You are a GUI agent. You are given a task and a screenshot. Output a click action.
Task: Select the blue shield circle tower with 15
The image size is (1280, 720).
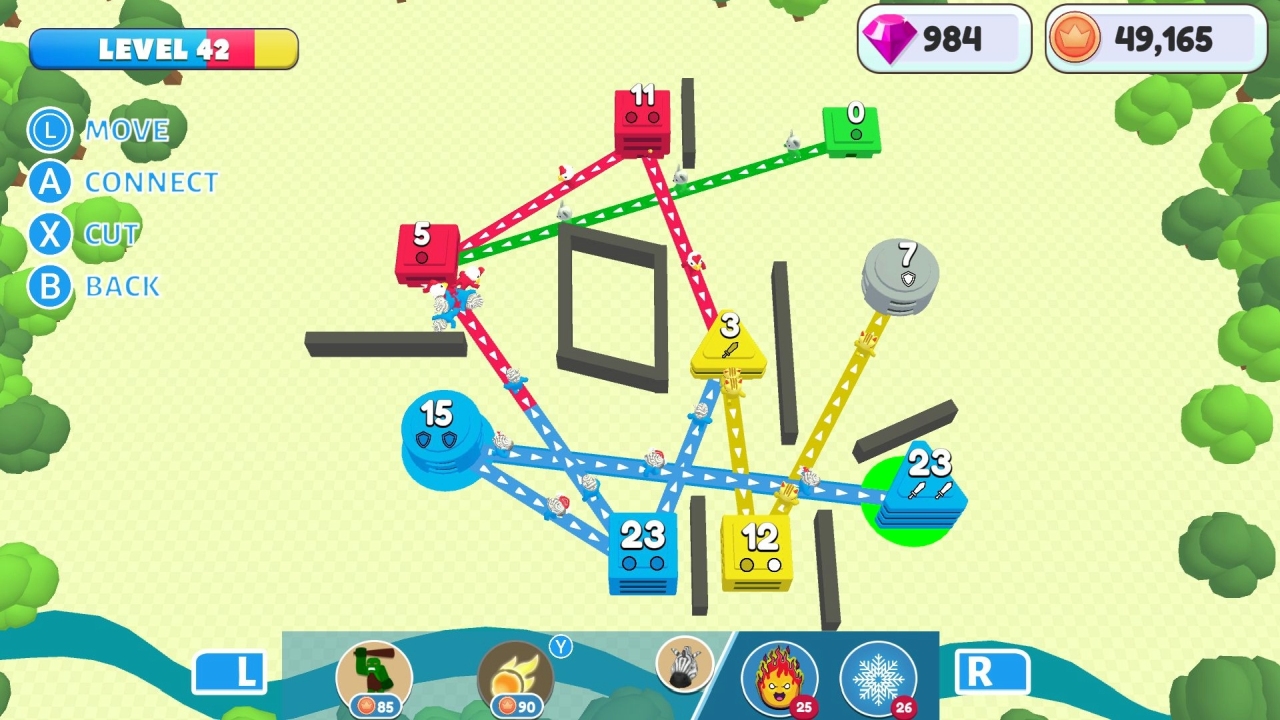click(x=442, y=433)
